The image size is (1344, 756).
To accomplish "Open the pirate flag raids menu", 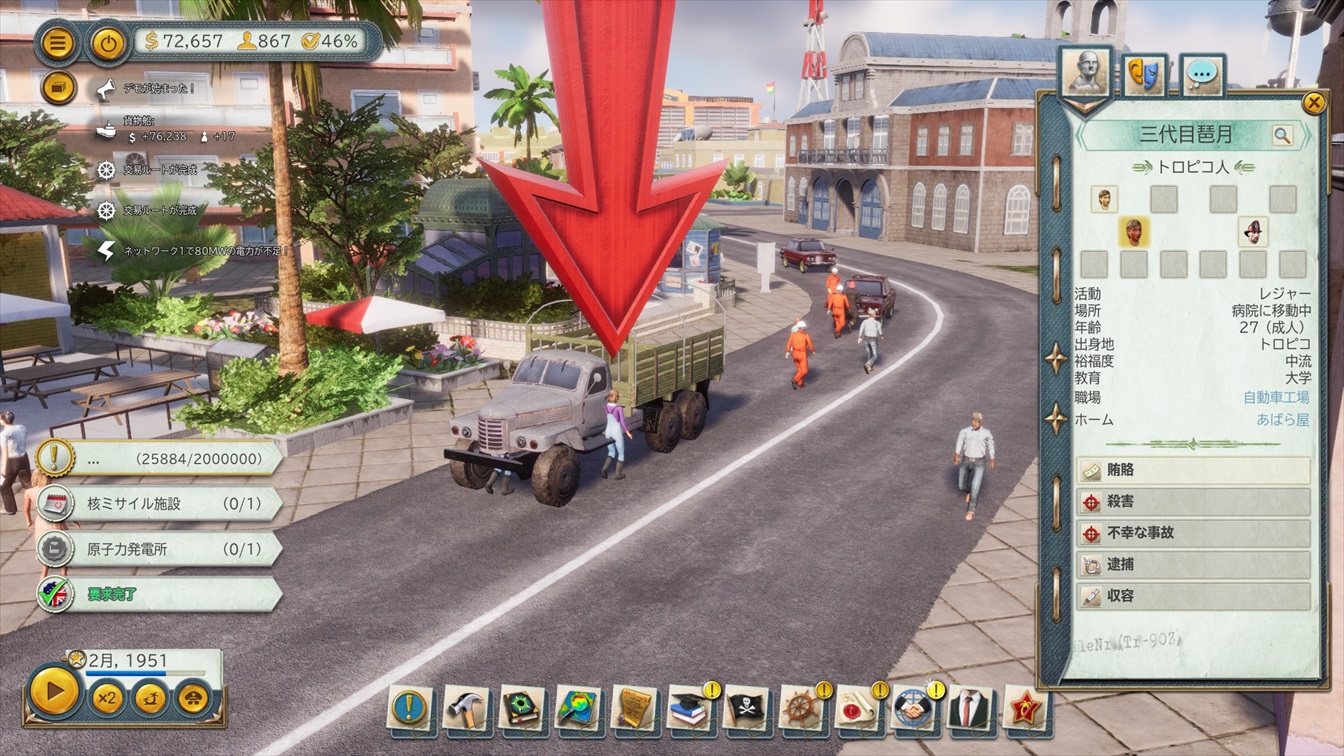I will coord(745,708).
